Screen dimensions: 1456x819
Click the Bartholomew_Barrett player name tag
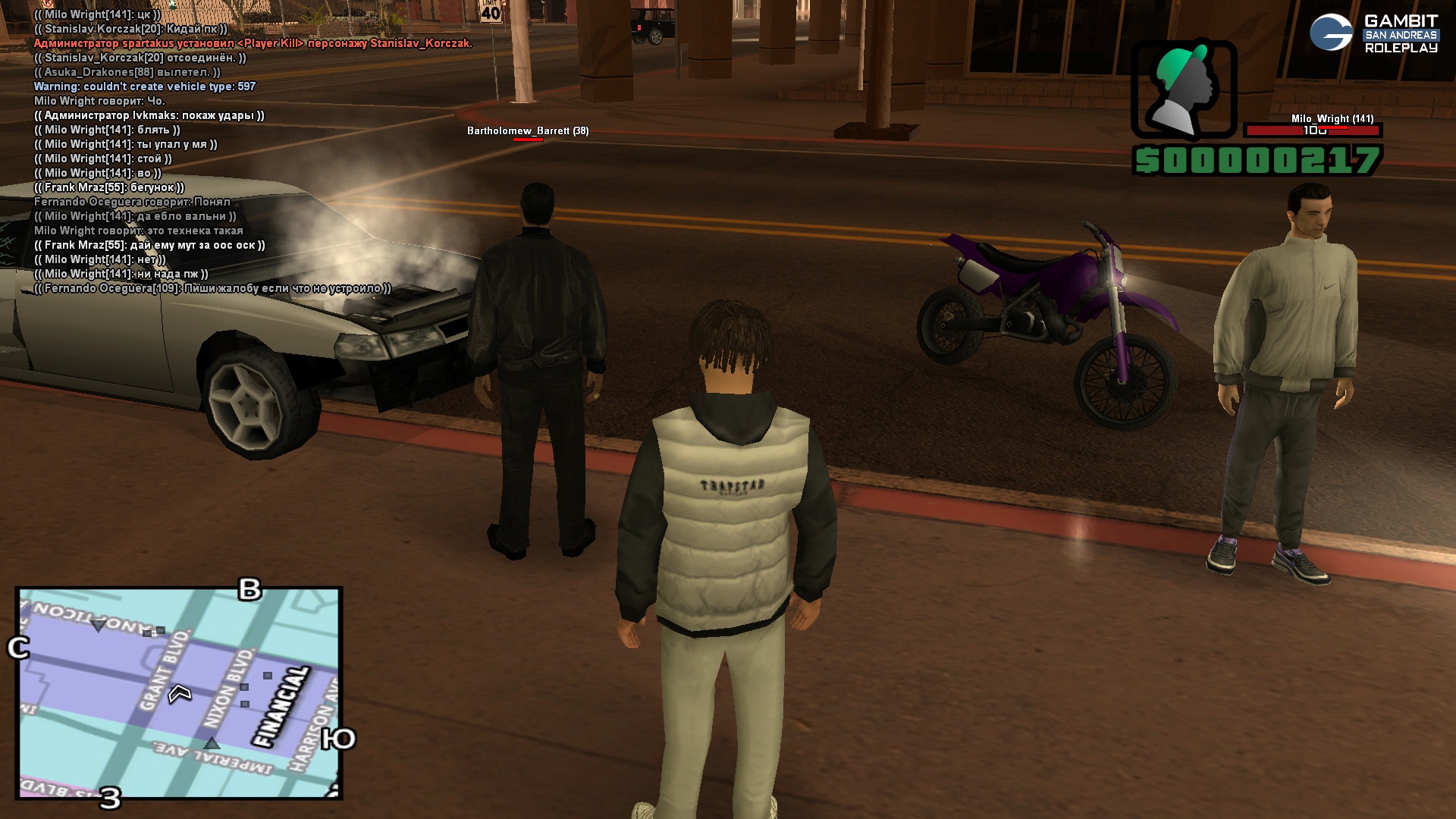click(x=528, y=131)
